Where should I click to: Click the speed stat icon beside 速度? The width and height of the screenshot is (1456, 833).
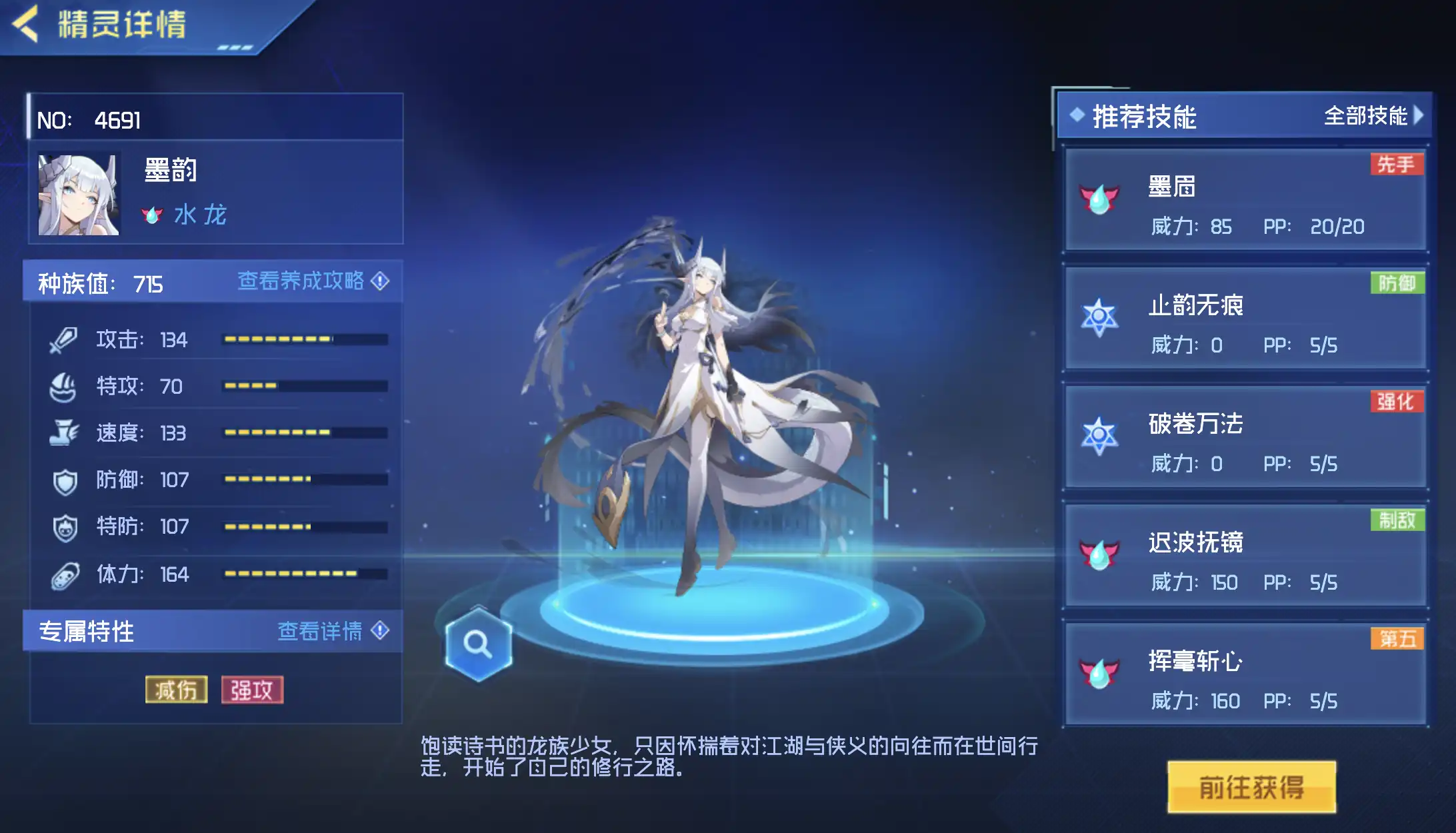[x=63, y=433]
